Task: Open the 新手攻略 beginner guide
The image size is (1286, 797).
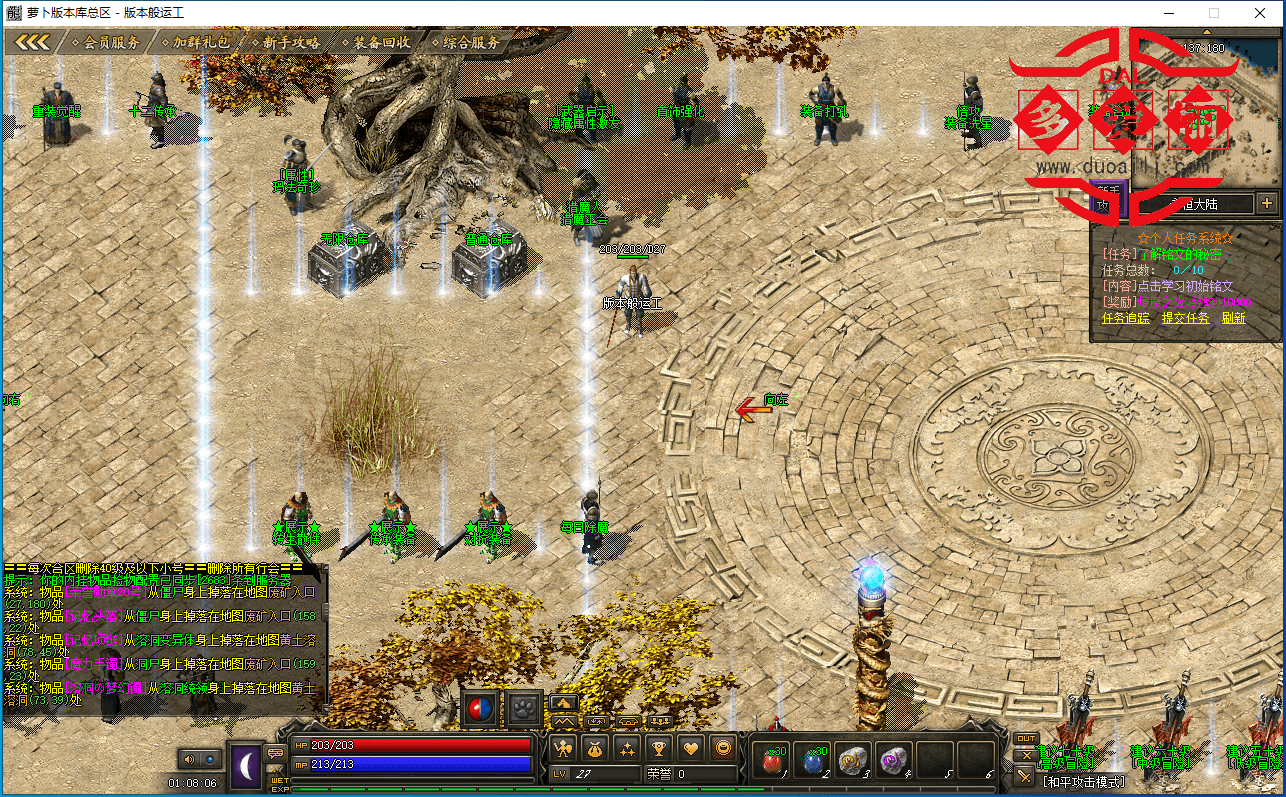Action: pyautogui.click(x=291, y=42)
